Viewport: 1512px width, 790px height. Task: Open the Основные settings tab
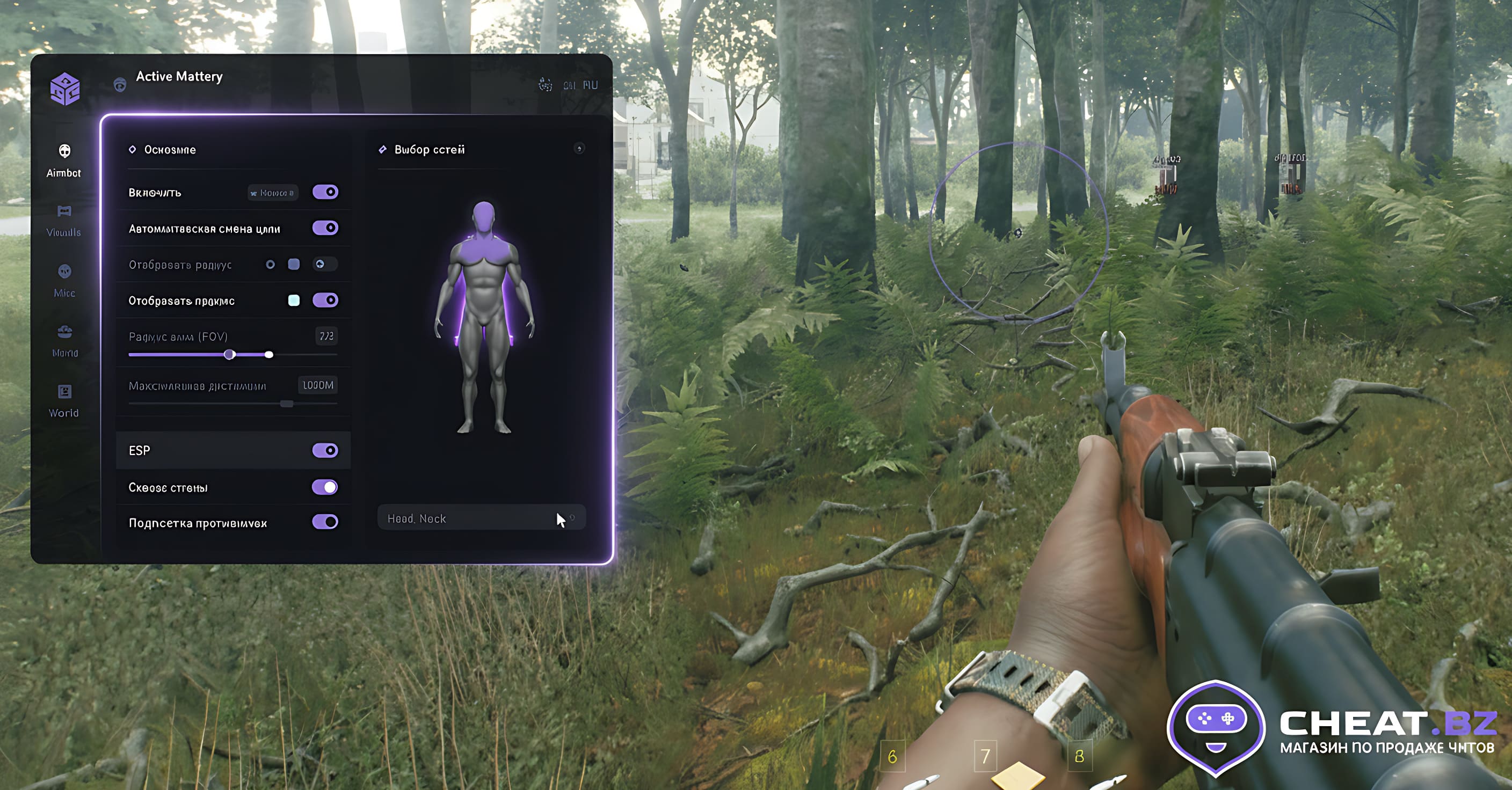170,150
